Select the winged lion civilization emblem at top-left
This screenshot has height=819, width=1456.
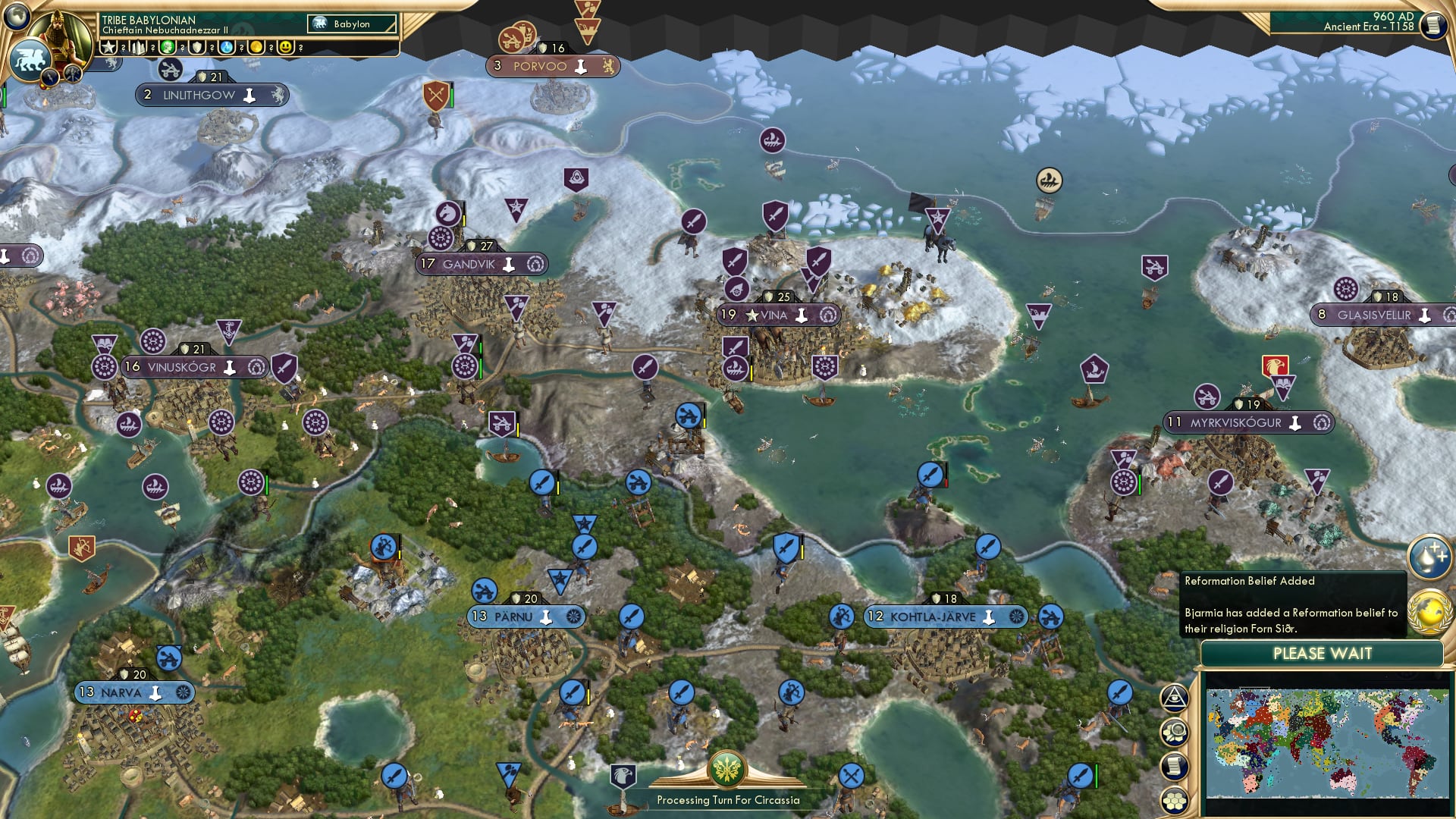click(x=30, y=58)
